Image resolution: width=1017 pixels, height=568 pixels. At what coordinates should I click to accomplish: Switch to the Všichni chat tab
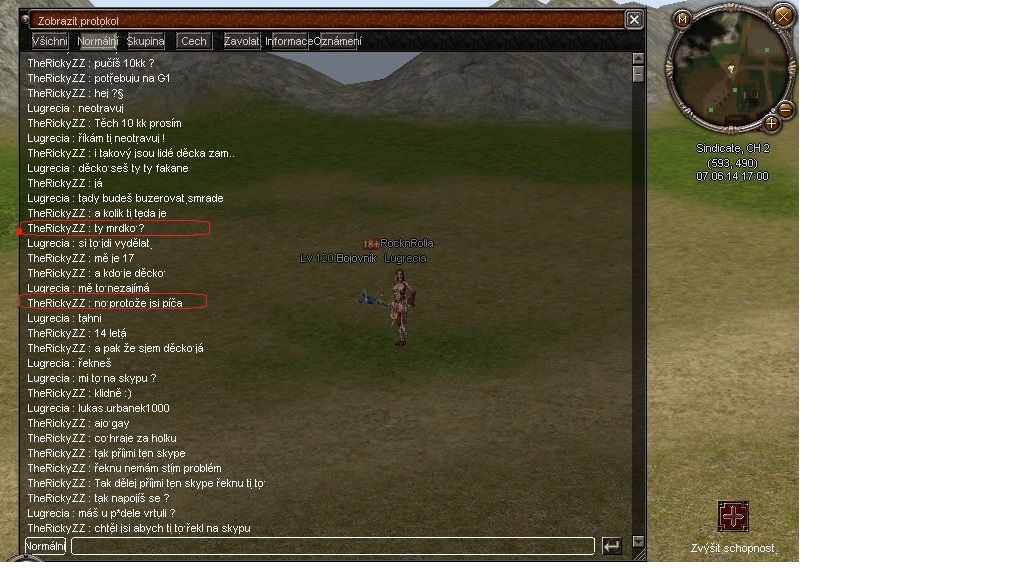coord(50,41)
